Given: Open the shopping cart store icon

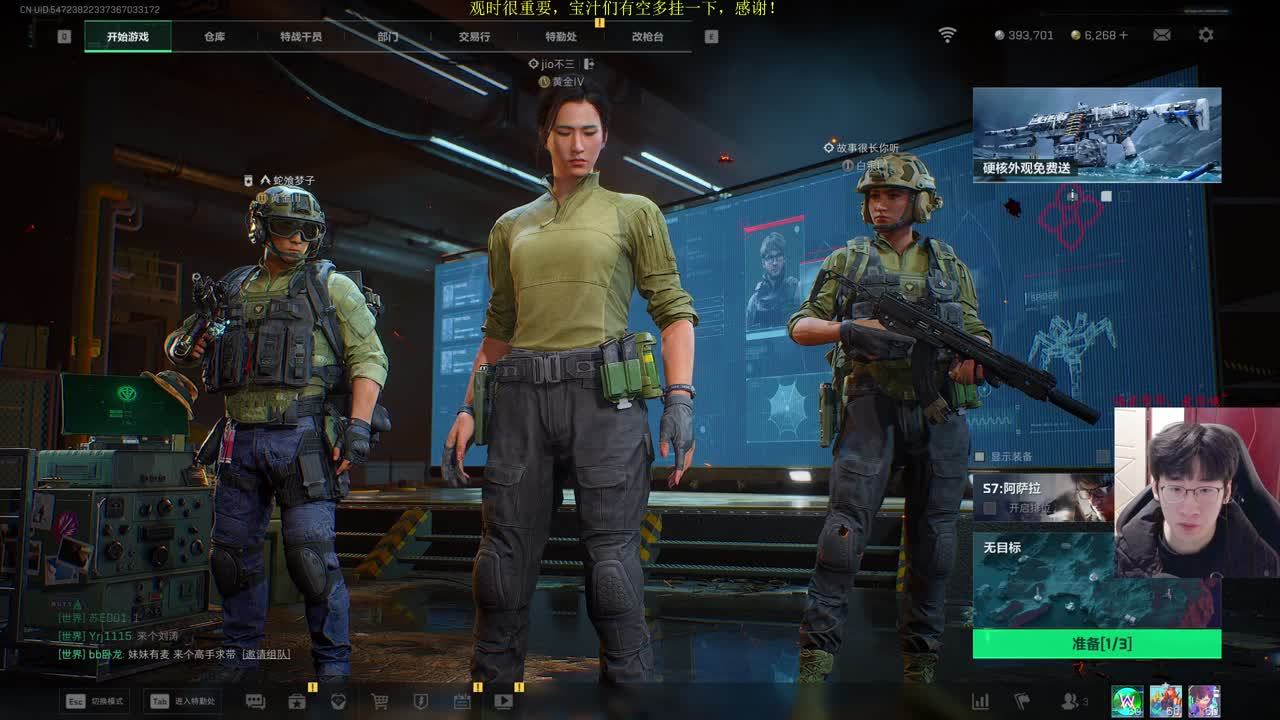Looking at the screenshot, I should [379, 701].
